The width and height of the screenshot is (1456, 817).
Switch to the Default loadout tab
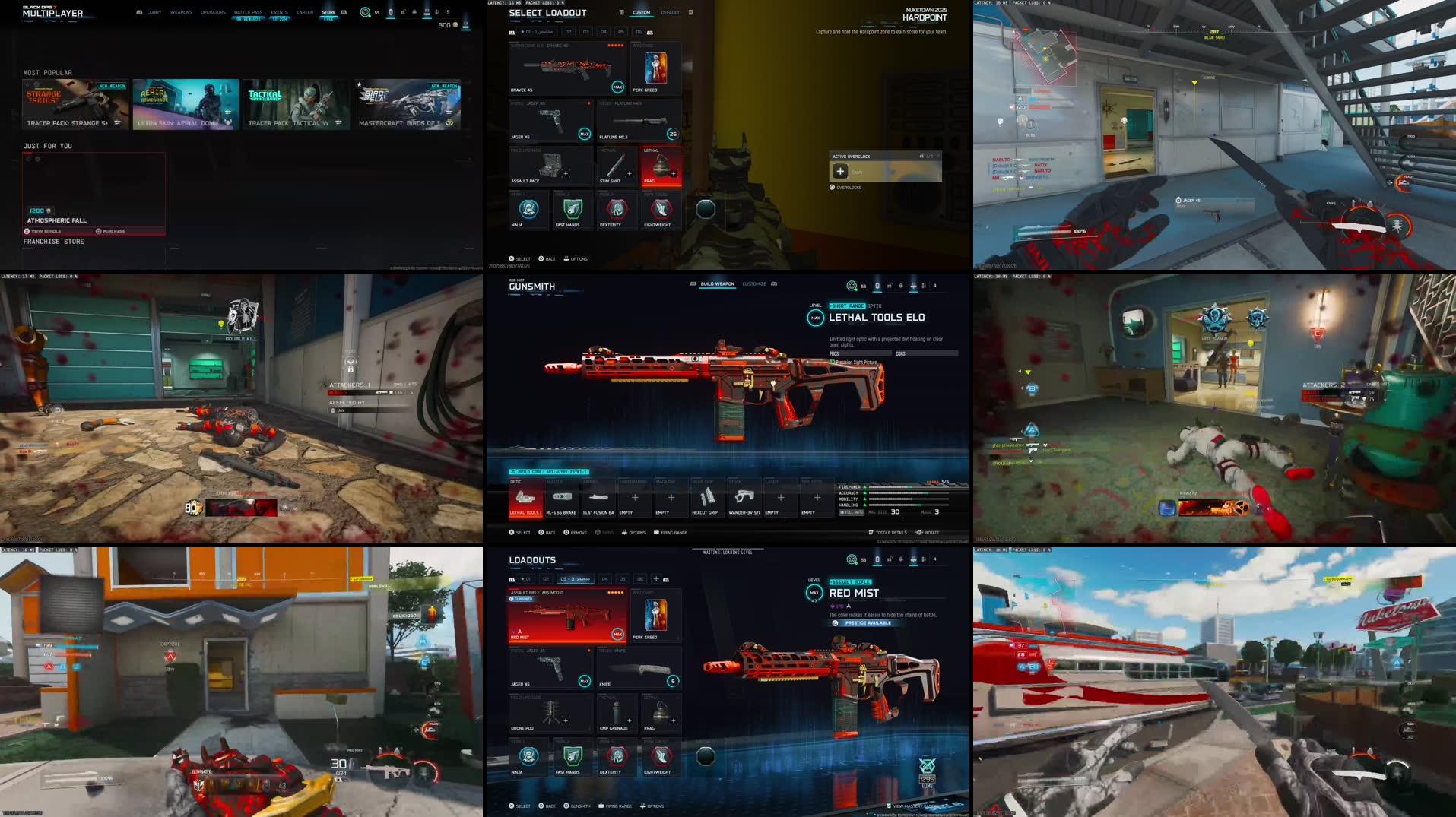pyautogui.click(x=669, y=12)
